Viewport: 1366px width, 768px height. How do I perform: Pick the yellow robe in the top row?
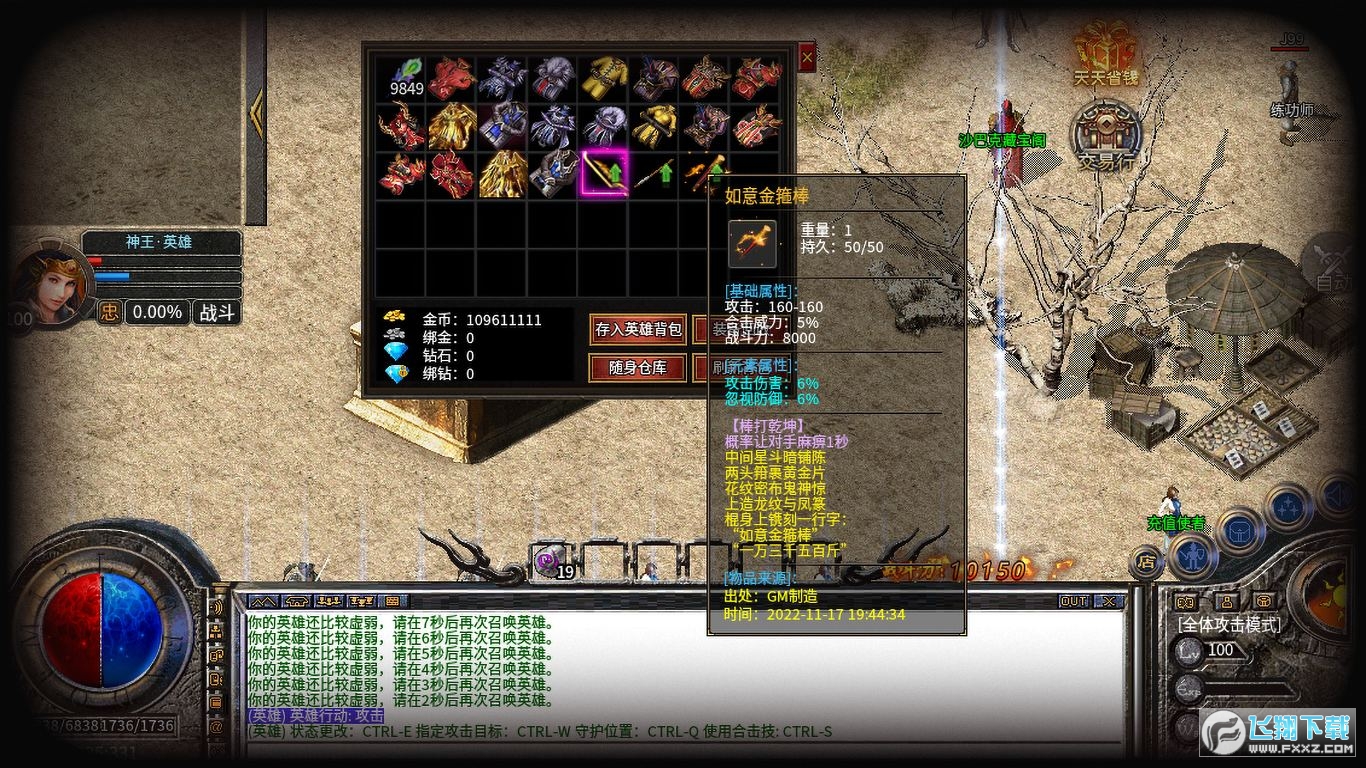(x=604, y=77)
